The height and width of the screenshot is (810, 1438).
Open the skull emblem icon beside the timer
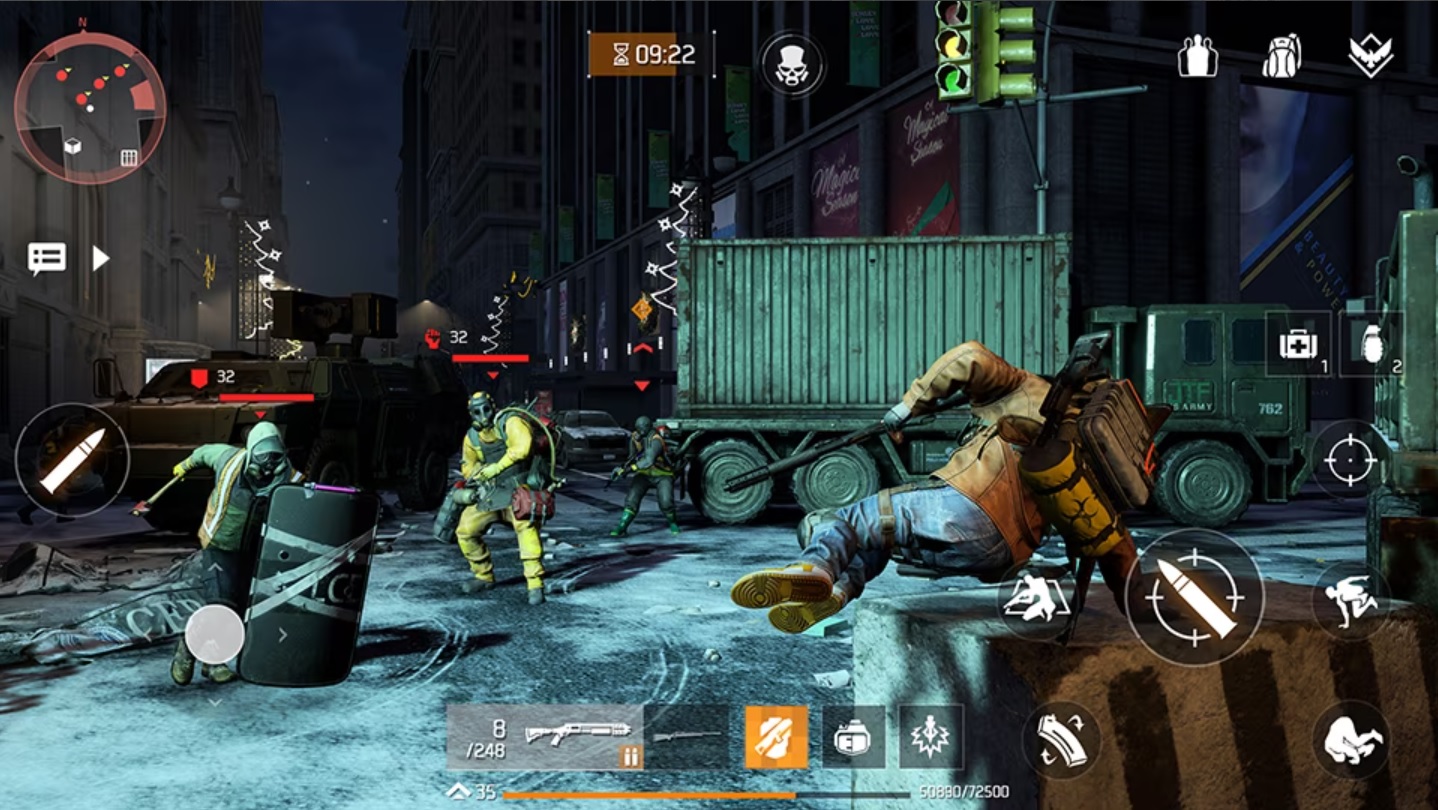tap(792, 64)
